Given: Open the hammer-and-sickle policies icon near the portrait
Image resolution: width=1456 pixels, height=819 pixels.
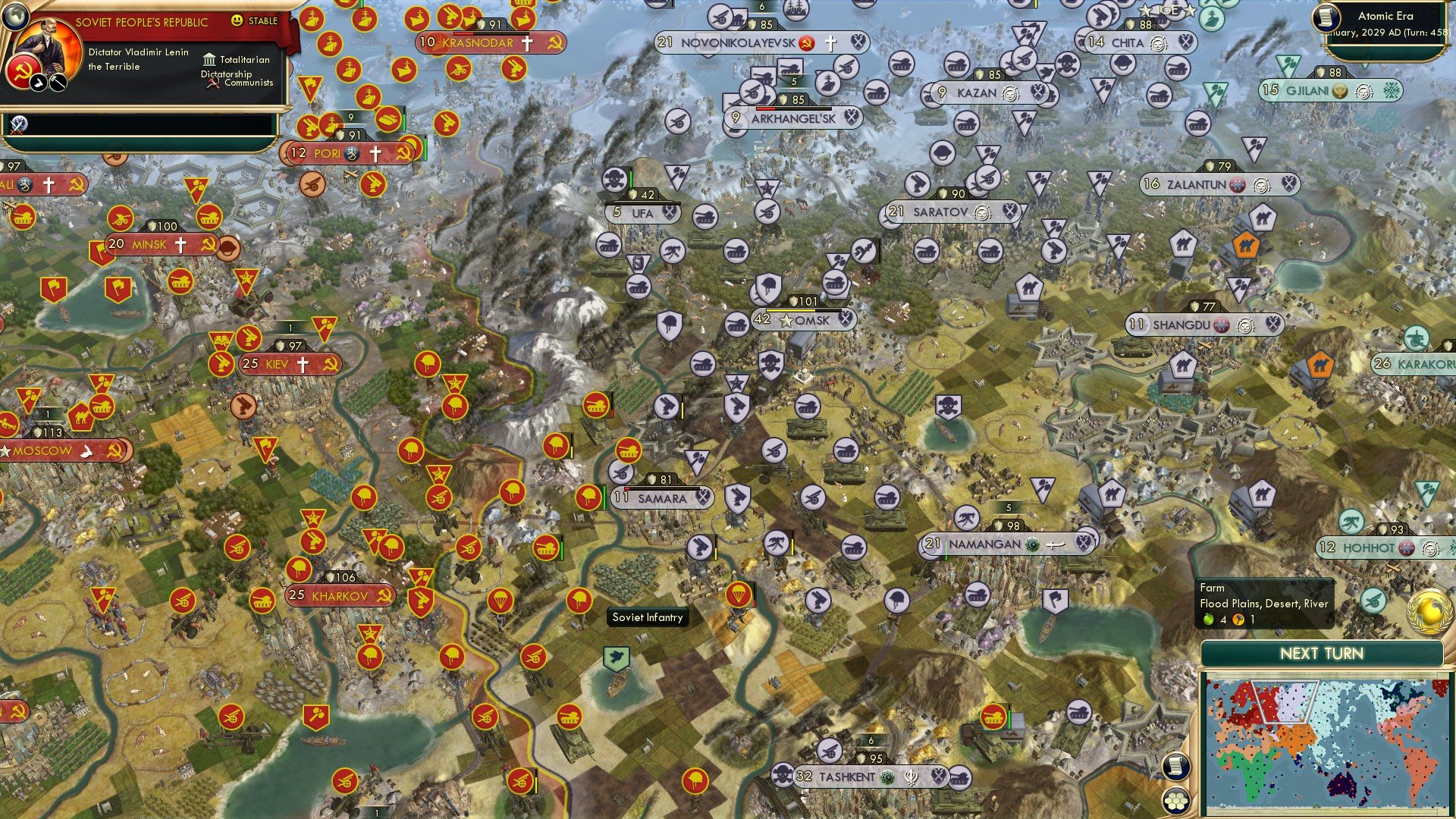Looking at the screenshot, I should pyautogui.click(x=23, y=71).
